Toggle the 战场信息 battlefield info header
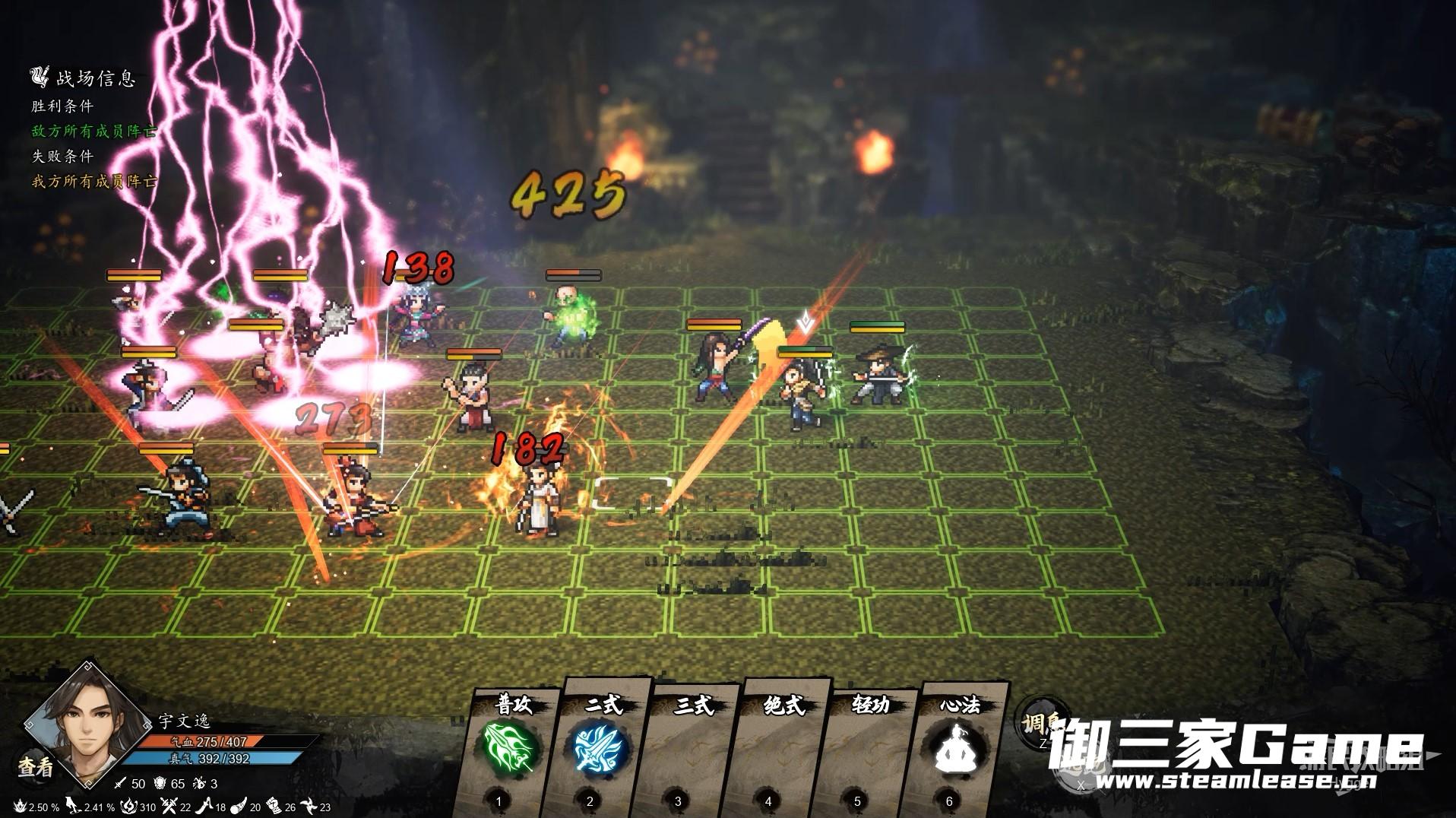The image size is (1456, 818). 84,78
